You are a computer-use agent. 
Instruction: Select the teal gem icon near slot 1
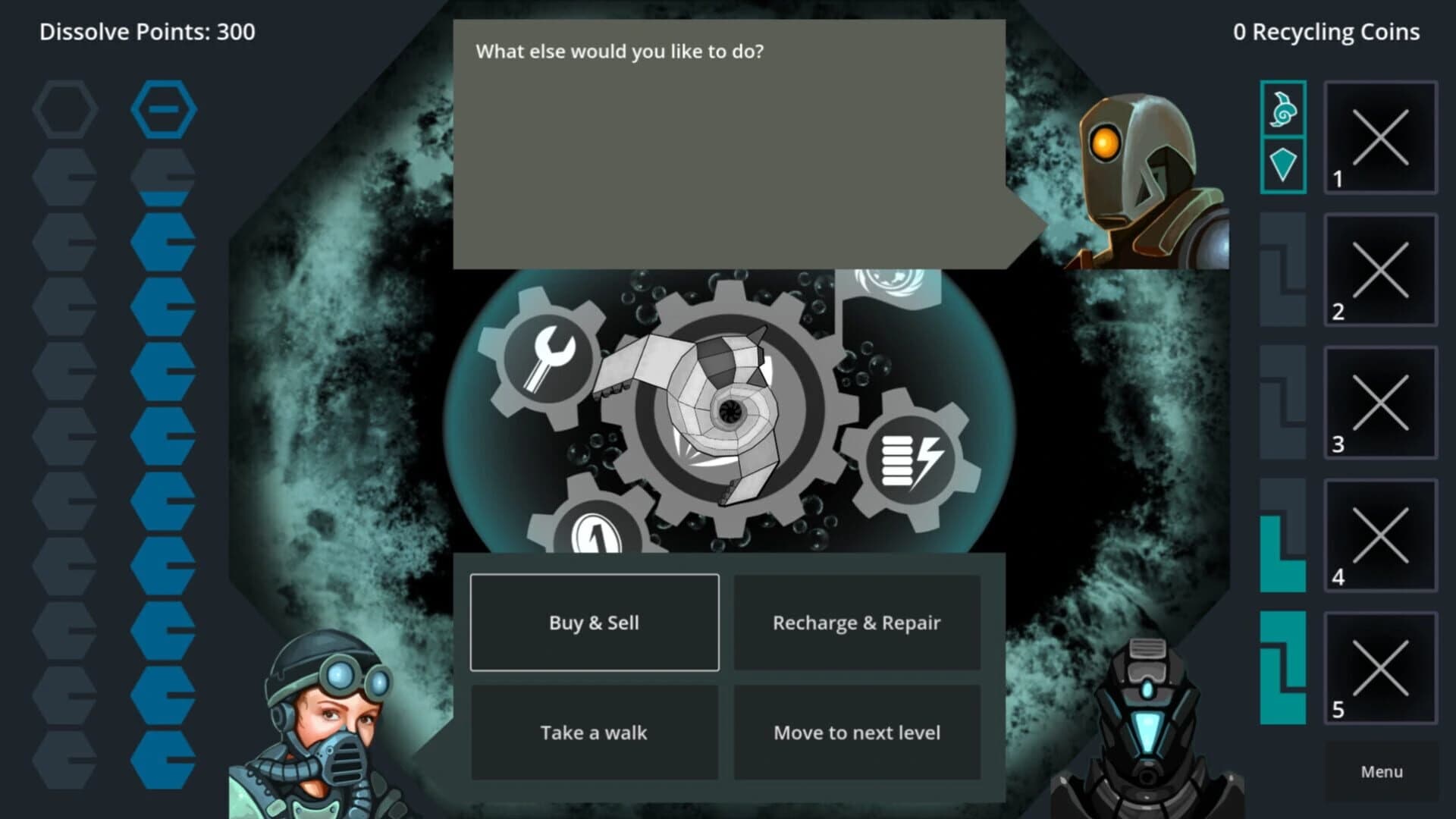pyautogui.click(x=1283, y=163)
